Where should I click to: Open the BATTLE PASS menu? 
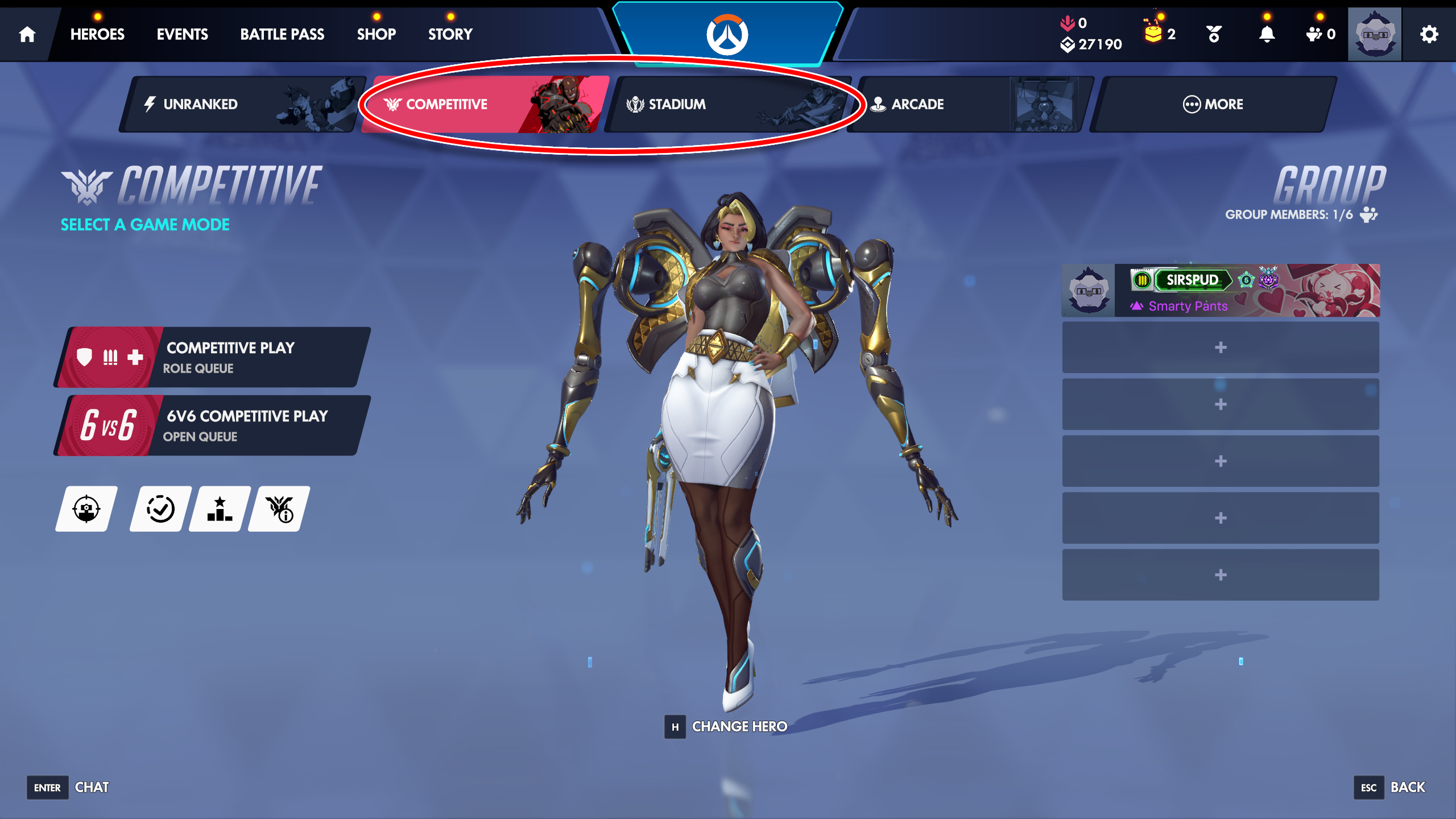click(283, 34)
